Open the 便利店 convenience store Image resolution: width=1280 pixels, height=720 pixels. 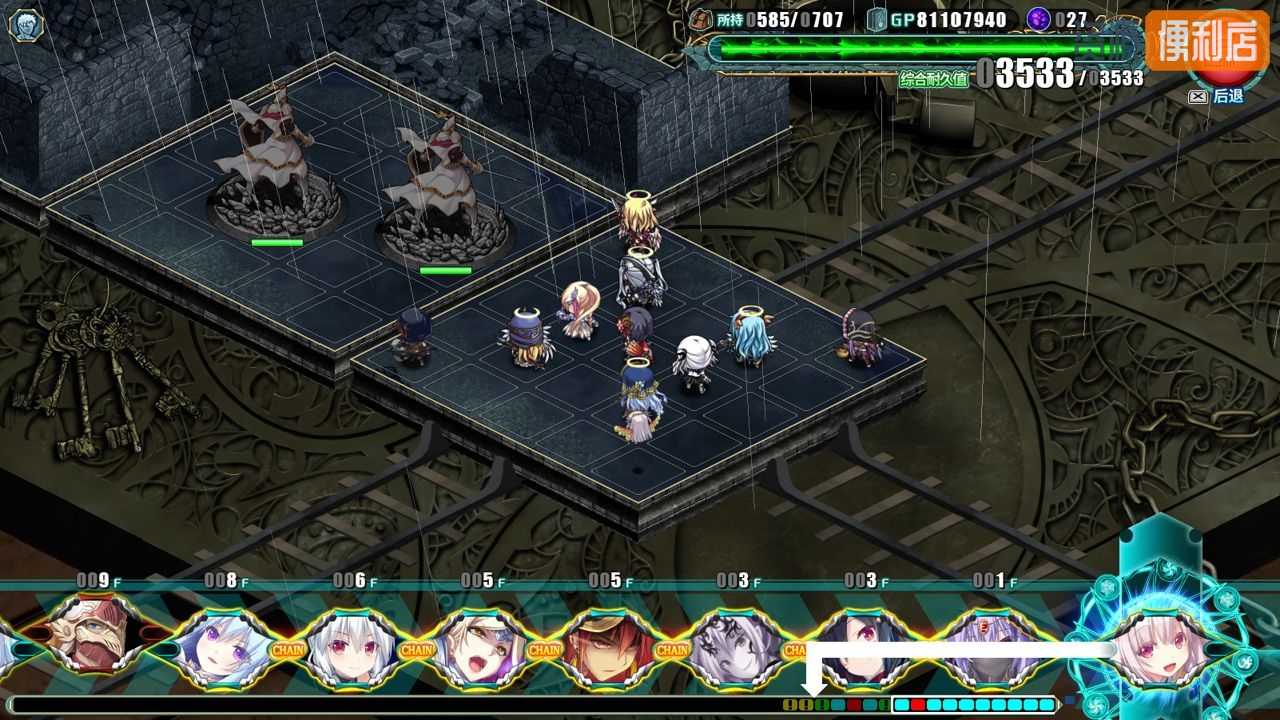point(1206,41)
